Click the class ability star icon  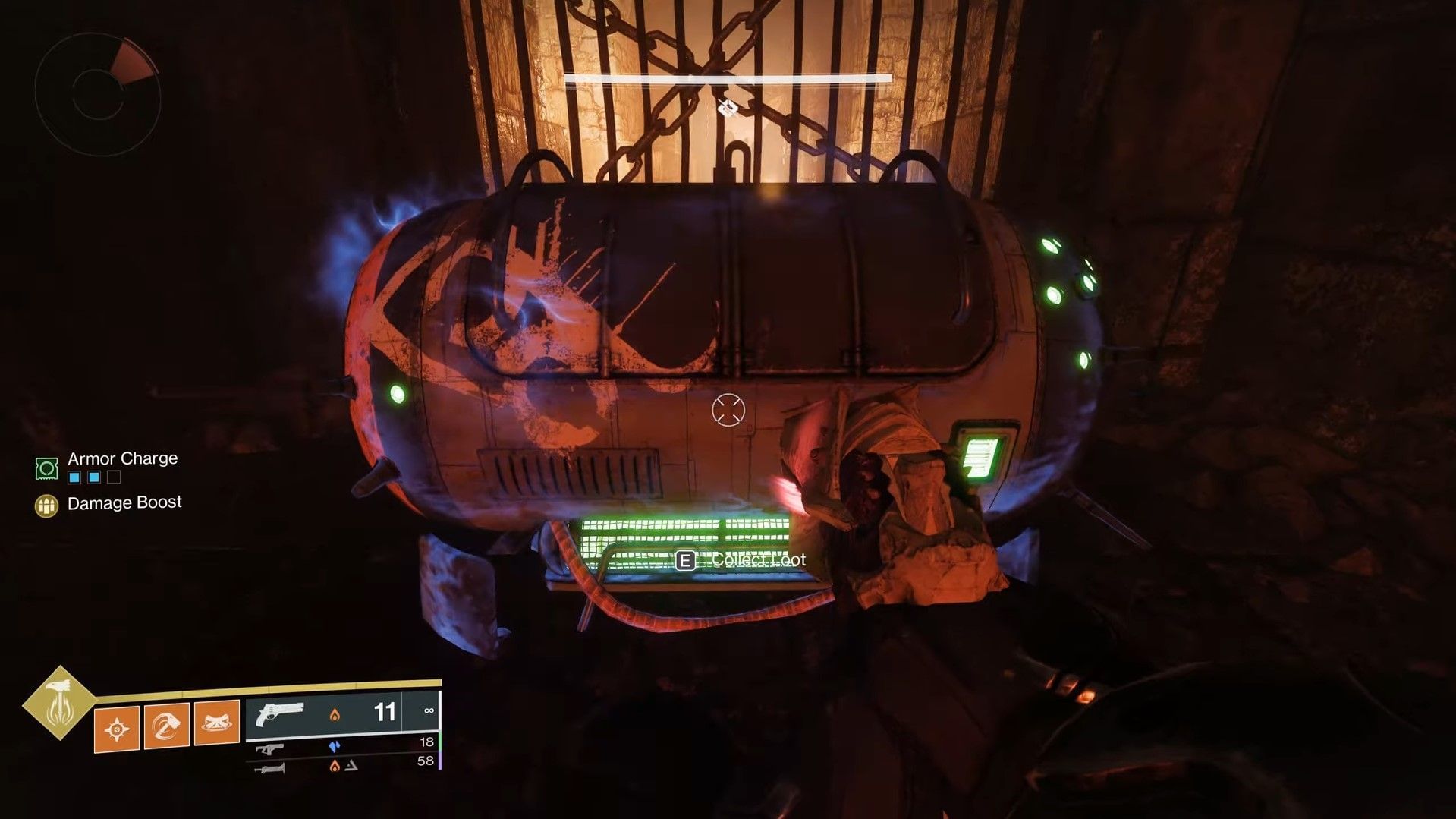point(118,729)
